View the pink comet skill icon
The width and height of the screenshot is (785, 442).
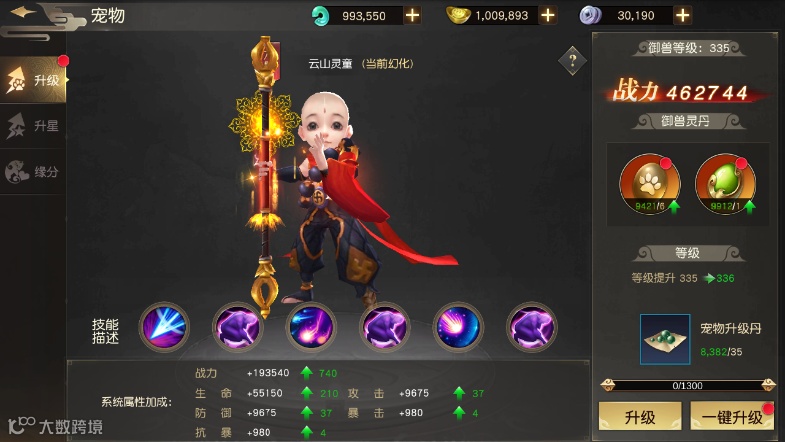pyautogui.click(x=458, y=326)
